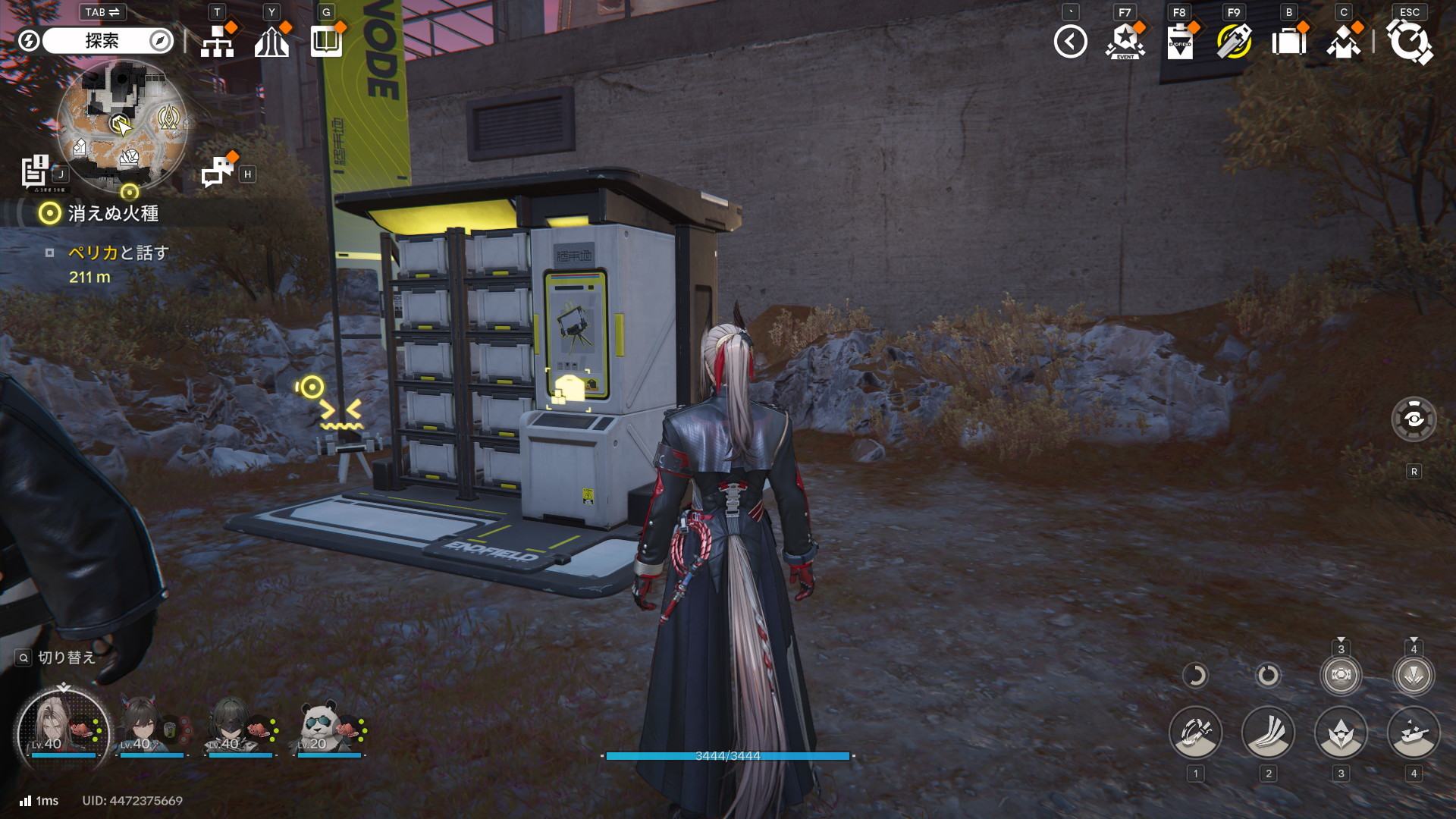Open the mission list icon beside the minimap

click(34, 171)
